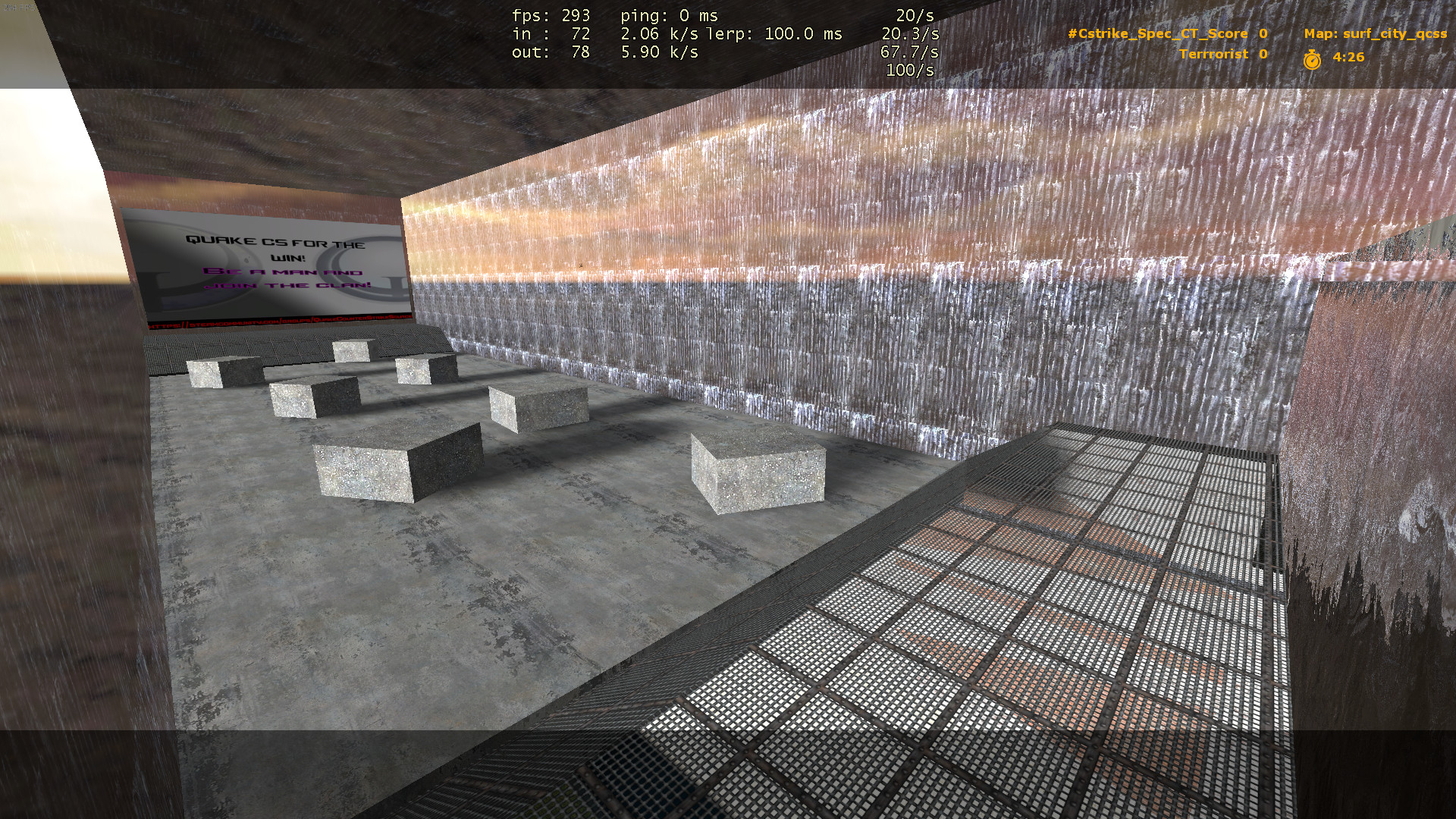Select the QUAKE CS FOR THE WIN headline
Image resolution: width=1456 pixels, height=819 pixels.
pyautogui.click(x=275, y=244)
